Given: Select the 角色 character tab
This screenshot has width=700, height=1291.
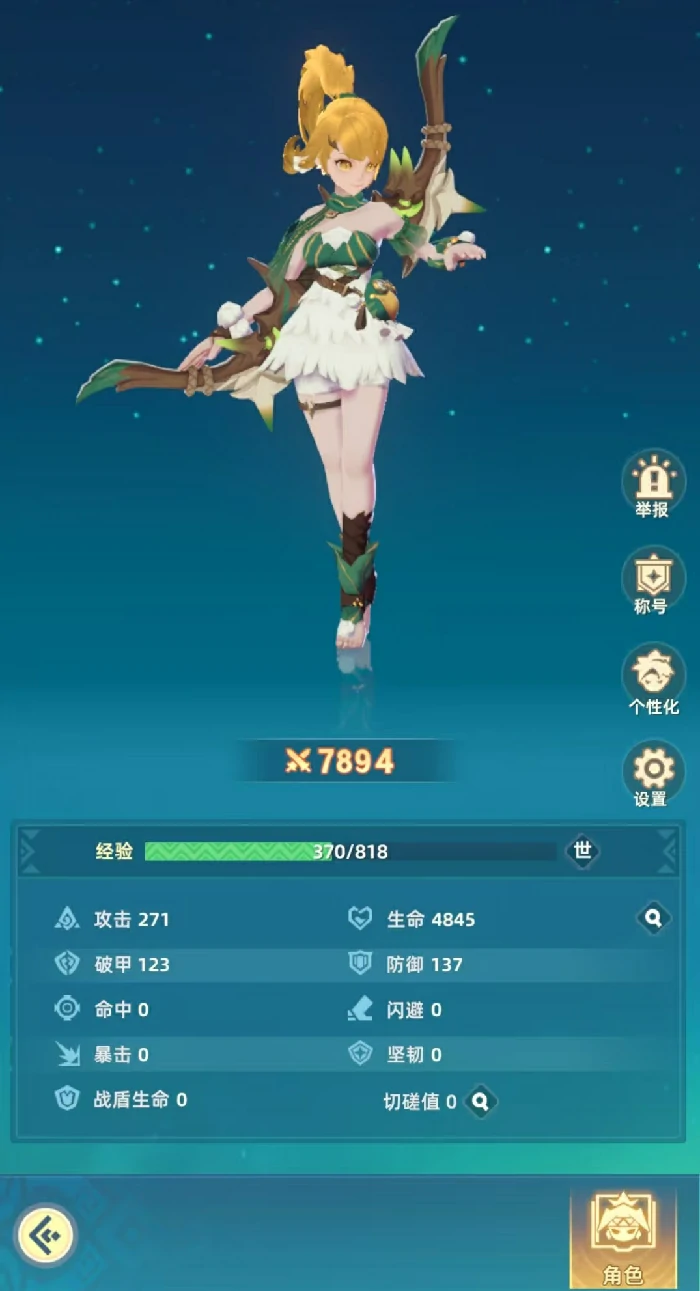Looking at the screenshot, I should pyautogui.click(x=623, y=1236).
